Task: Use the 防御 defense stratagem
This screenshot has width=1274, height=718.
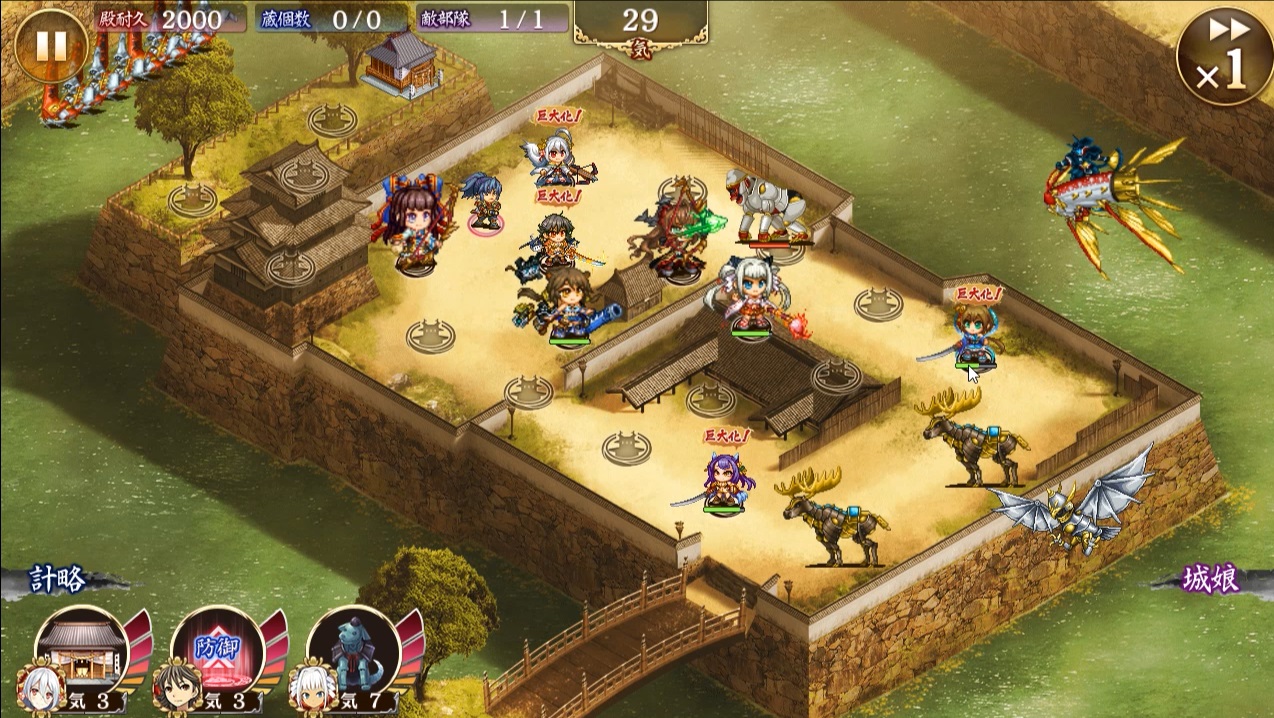Action: 218,651
